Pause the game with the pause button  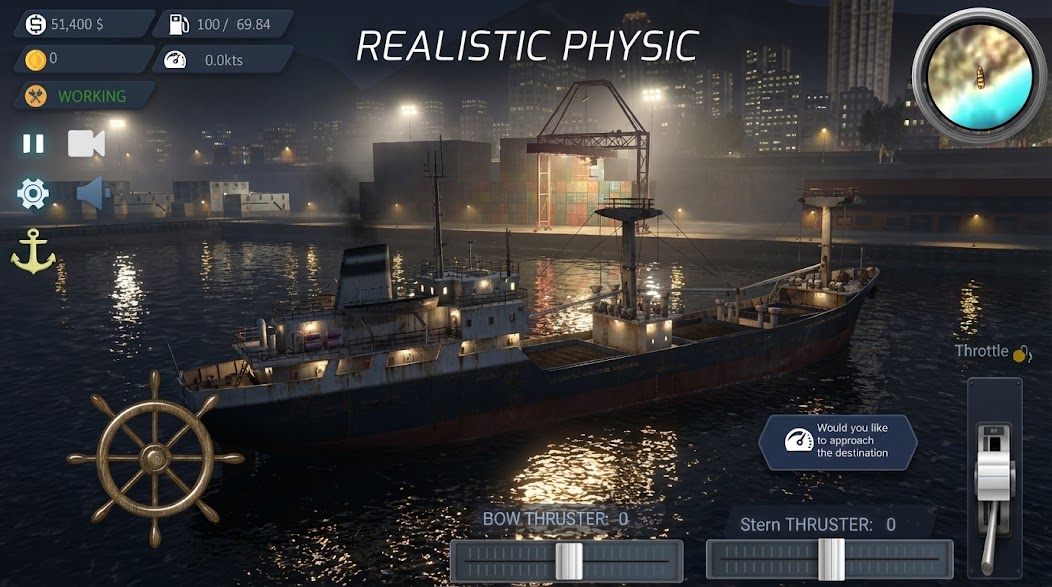click(34, 143)
